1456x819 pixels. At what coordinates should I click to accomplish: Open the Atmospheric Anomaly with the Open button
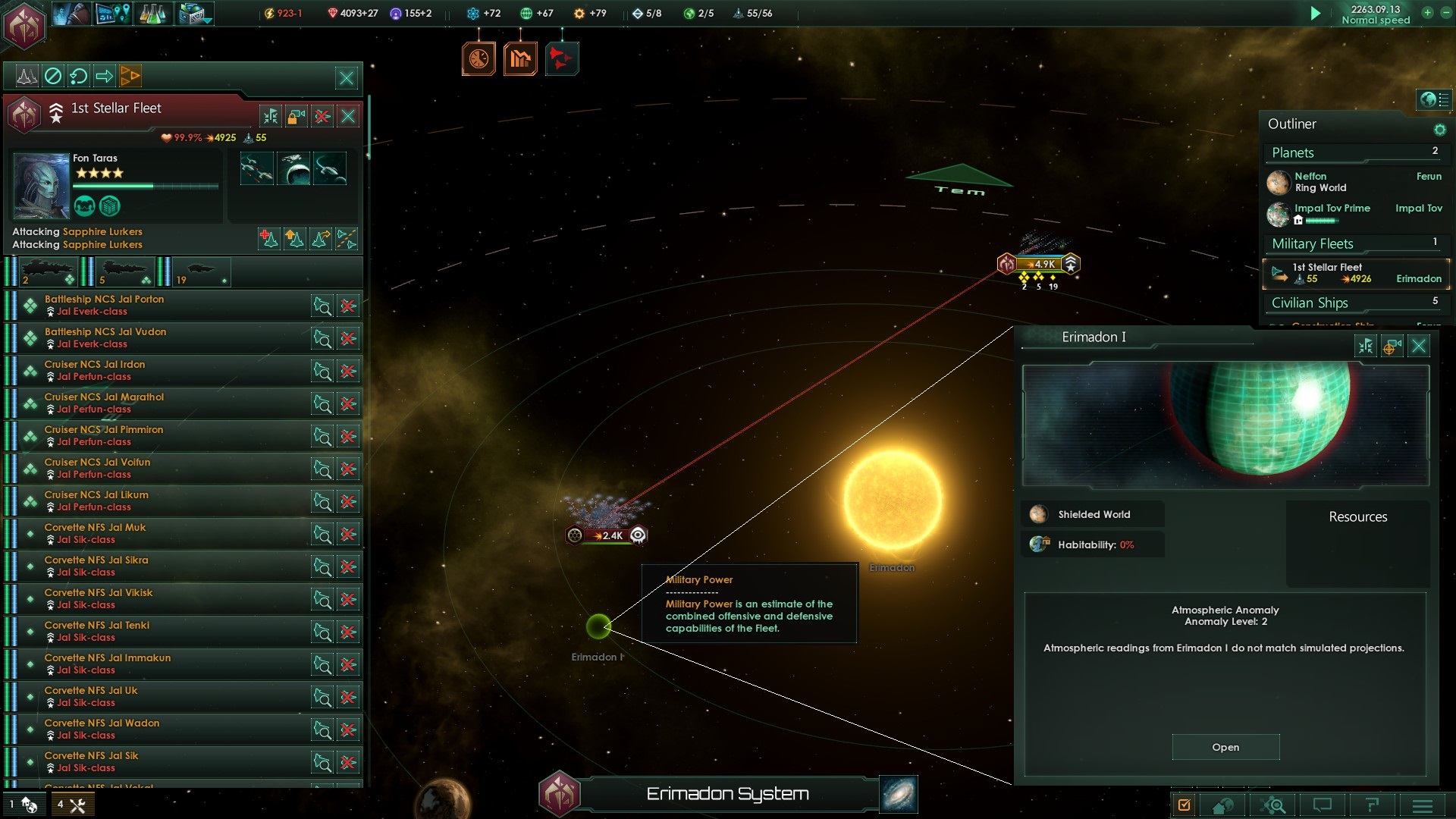(x=1225, y=747)
